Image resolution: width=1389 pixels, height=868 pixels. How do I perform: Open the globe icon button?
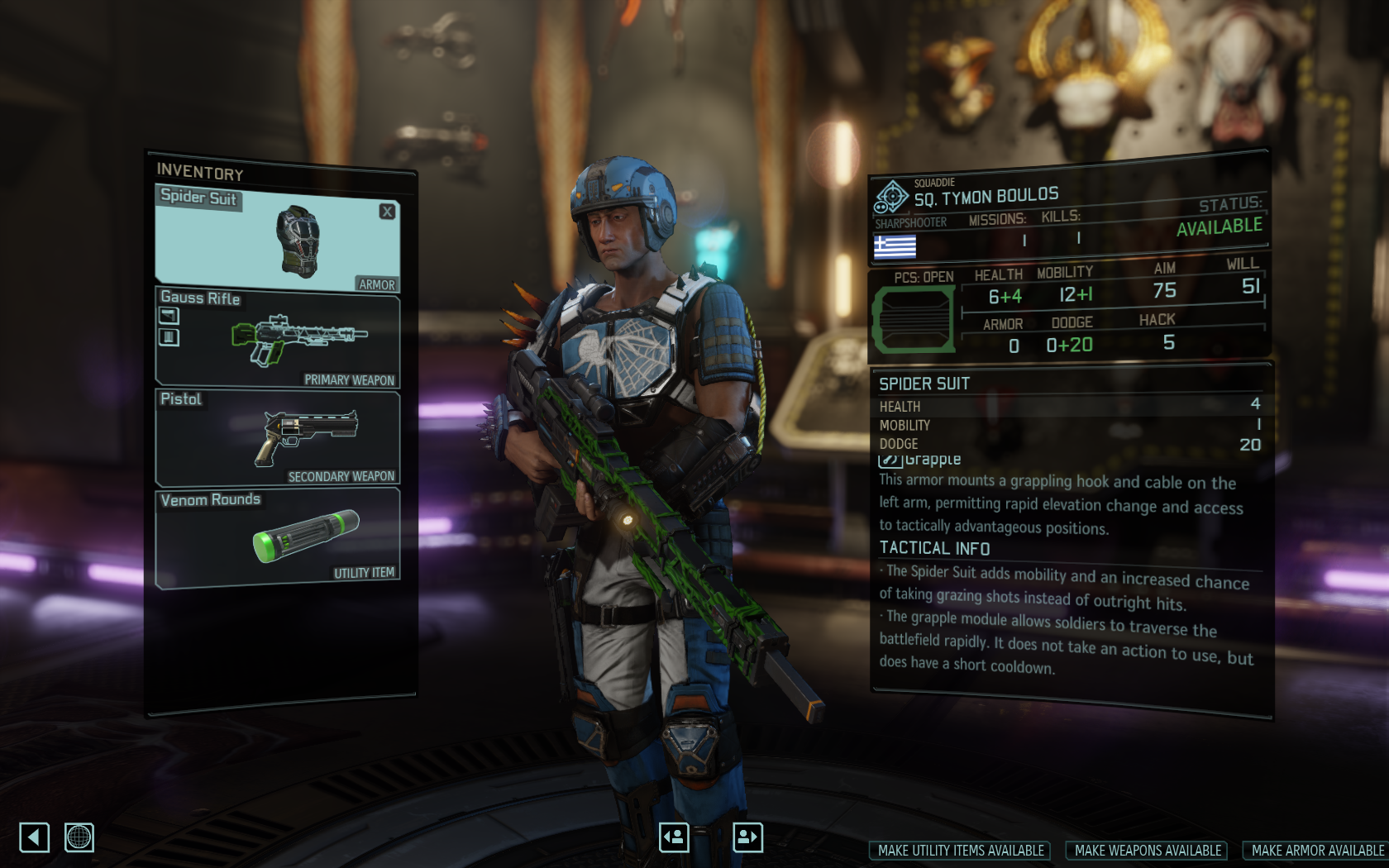pyautogui.click(x=79, y=837)
